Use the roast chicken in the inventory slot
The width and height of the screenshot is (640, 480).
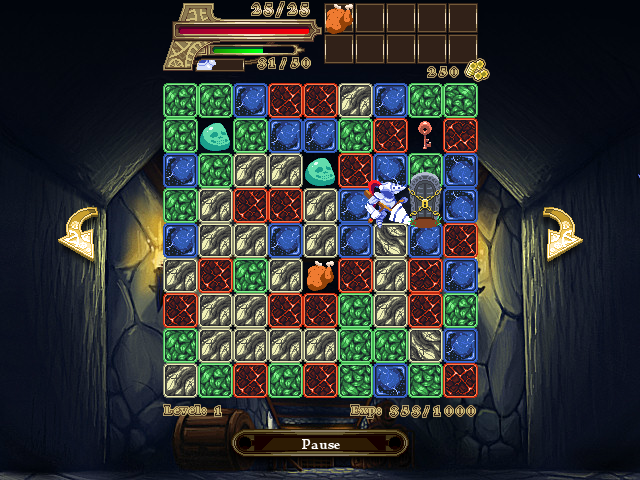coord(340,18)
